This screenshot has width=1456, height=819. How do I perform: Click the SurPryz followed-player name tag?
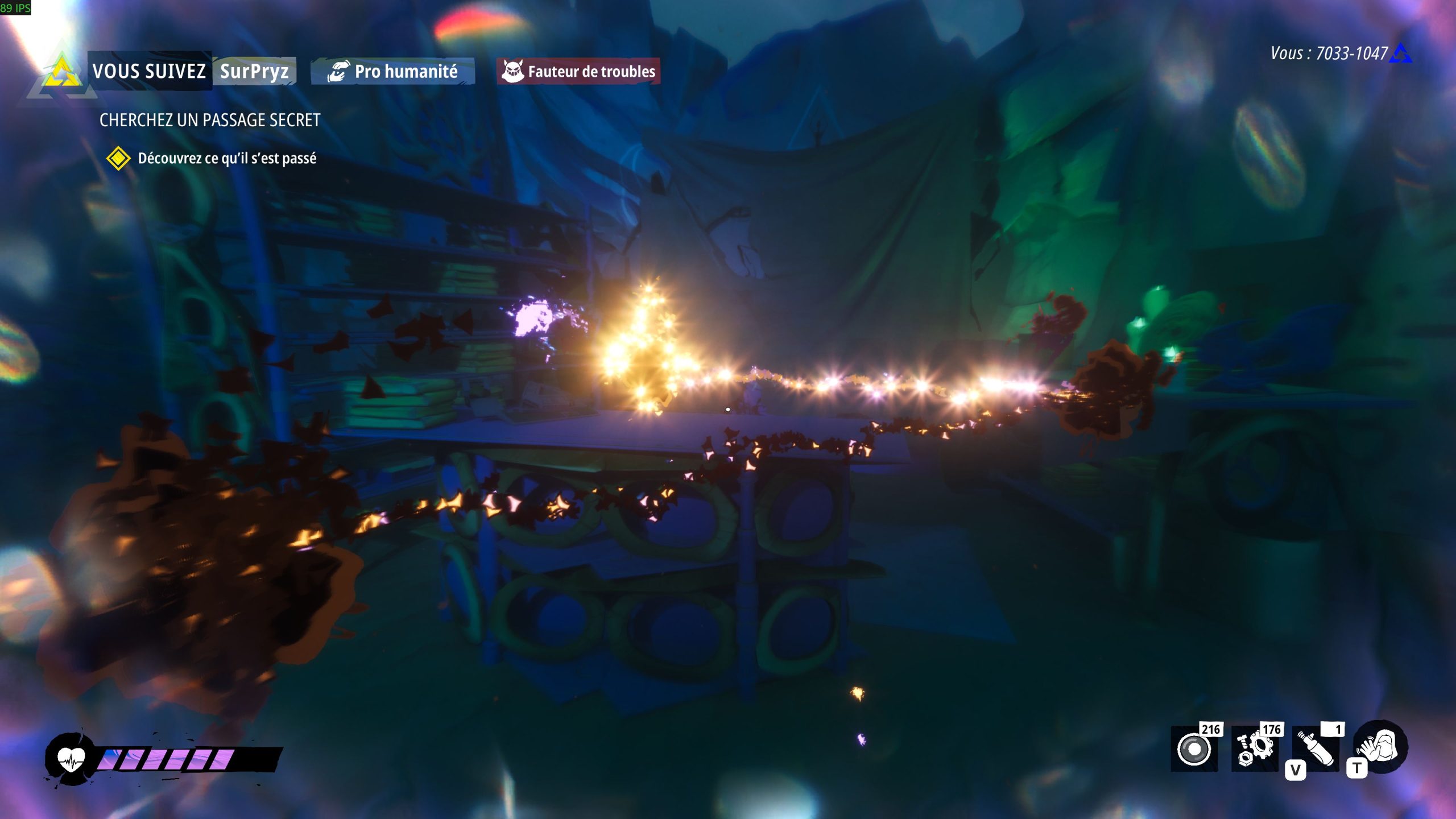254,72
